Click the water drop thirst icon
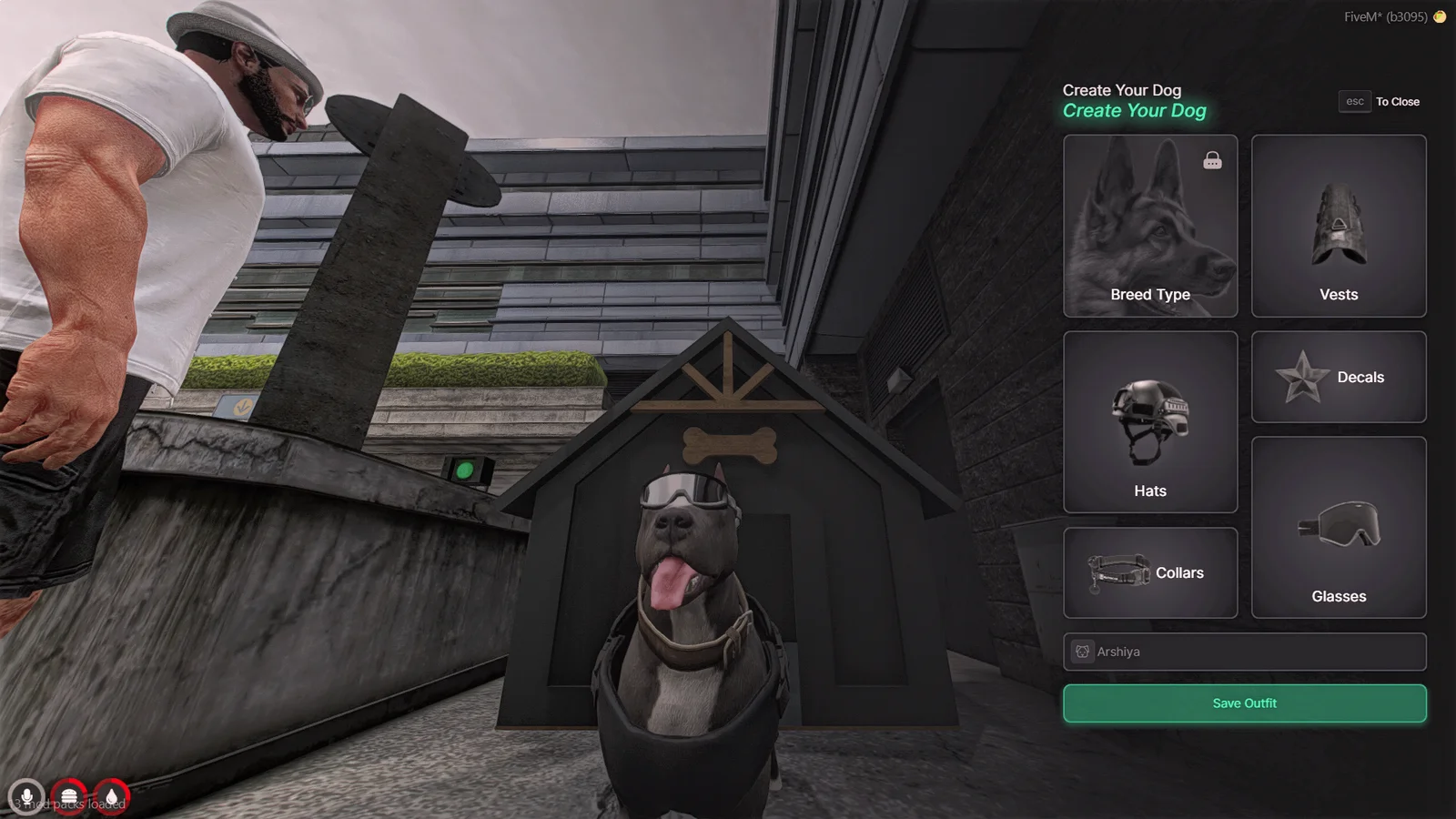Screen dimensions: 1456x819 coord(111,798)
